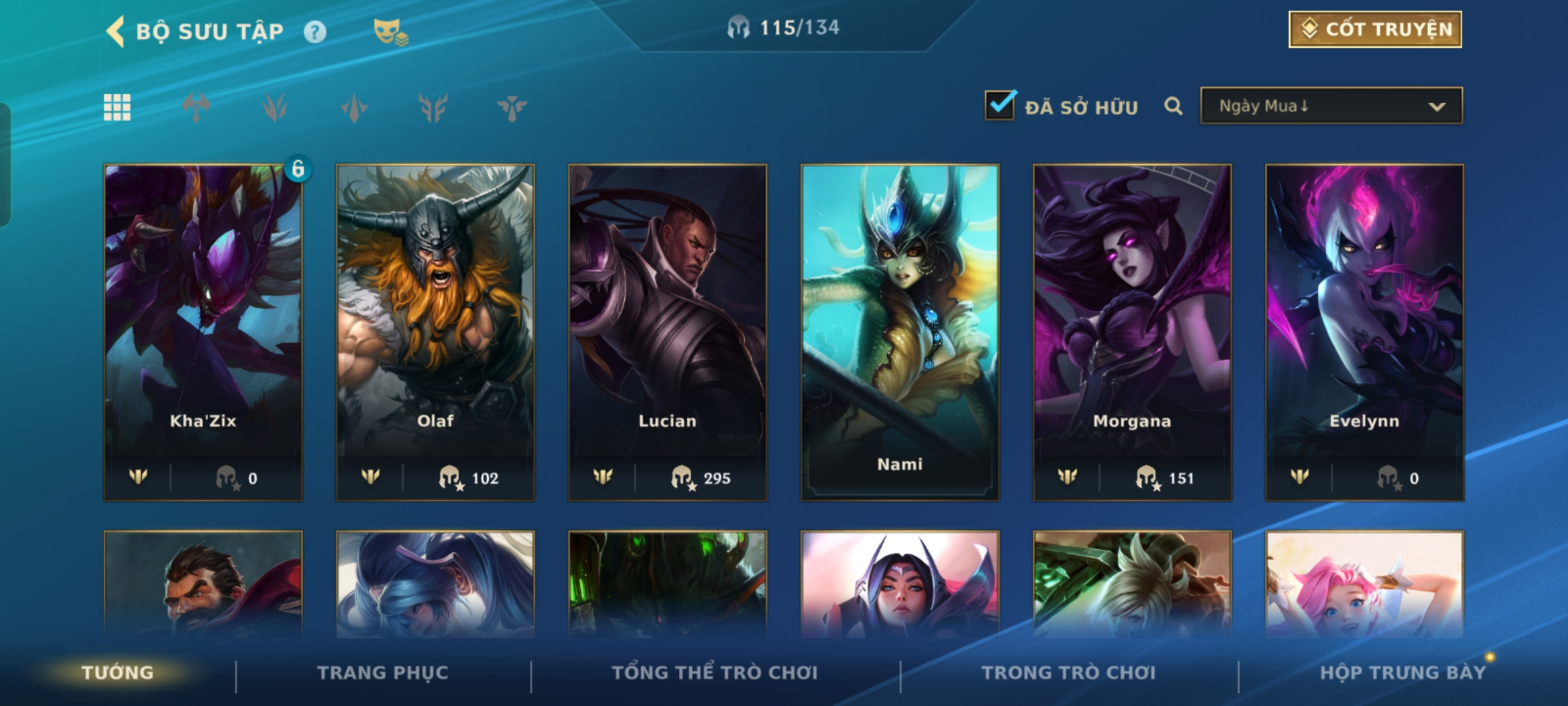1568x706 pixels.
Task: Show all champions with grid filter
Action: 117,107
